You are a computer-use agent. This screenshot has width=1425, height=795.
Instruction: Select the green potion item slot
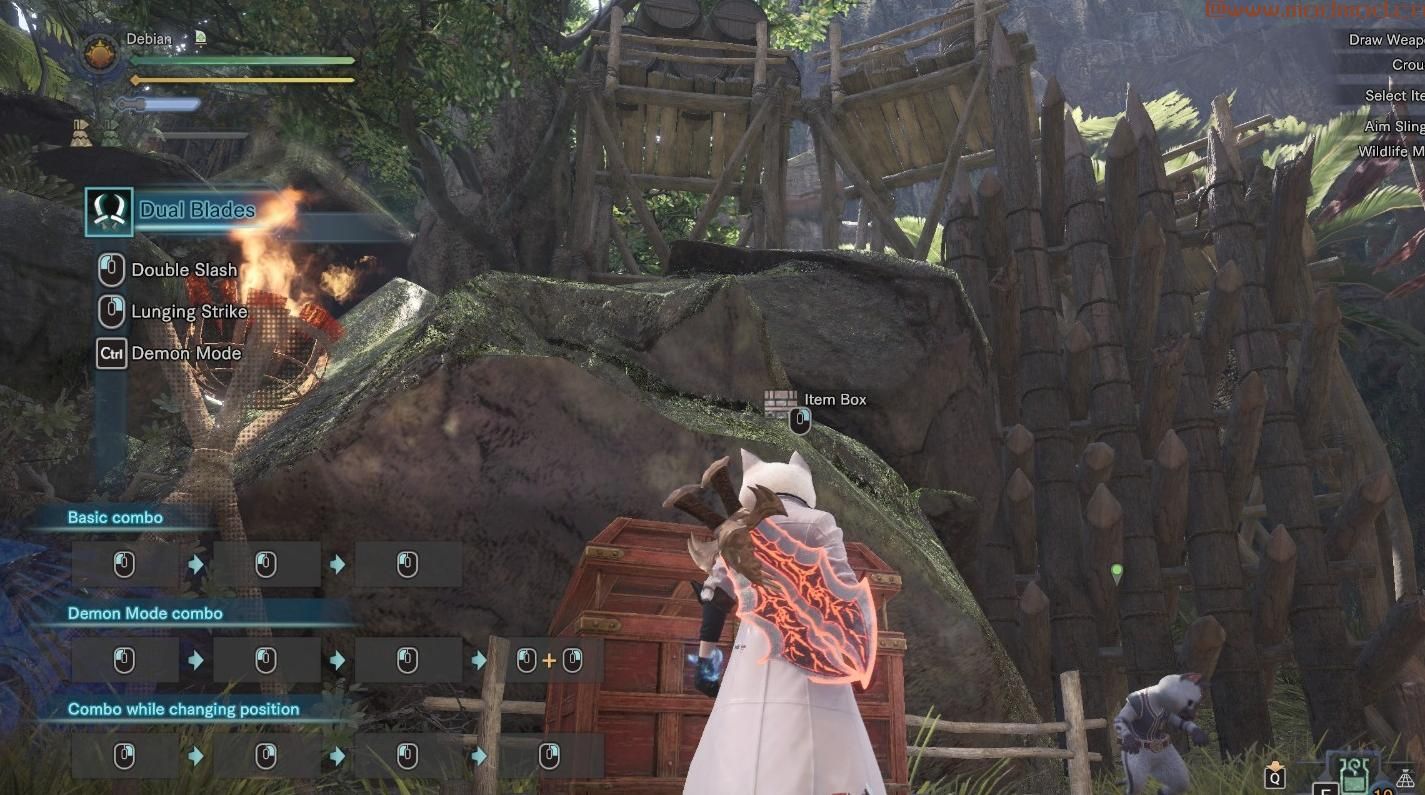pyautogui.click(x=1353, y=774)
